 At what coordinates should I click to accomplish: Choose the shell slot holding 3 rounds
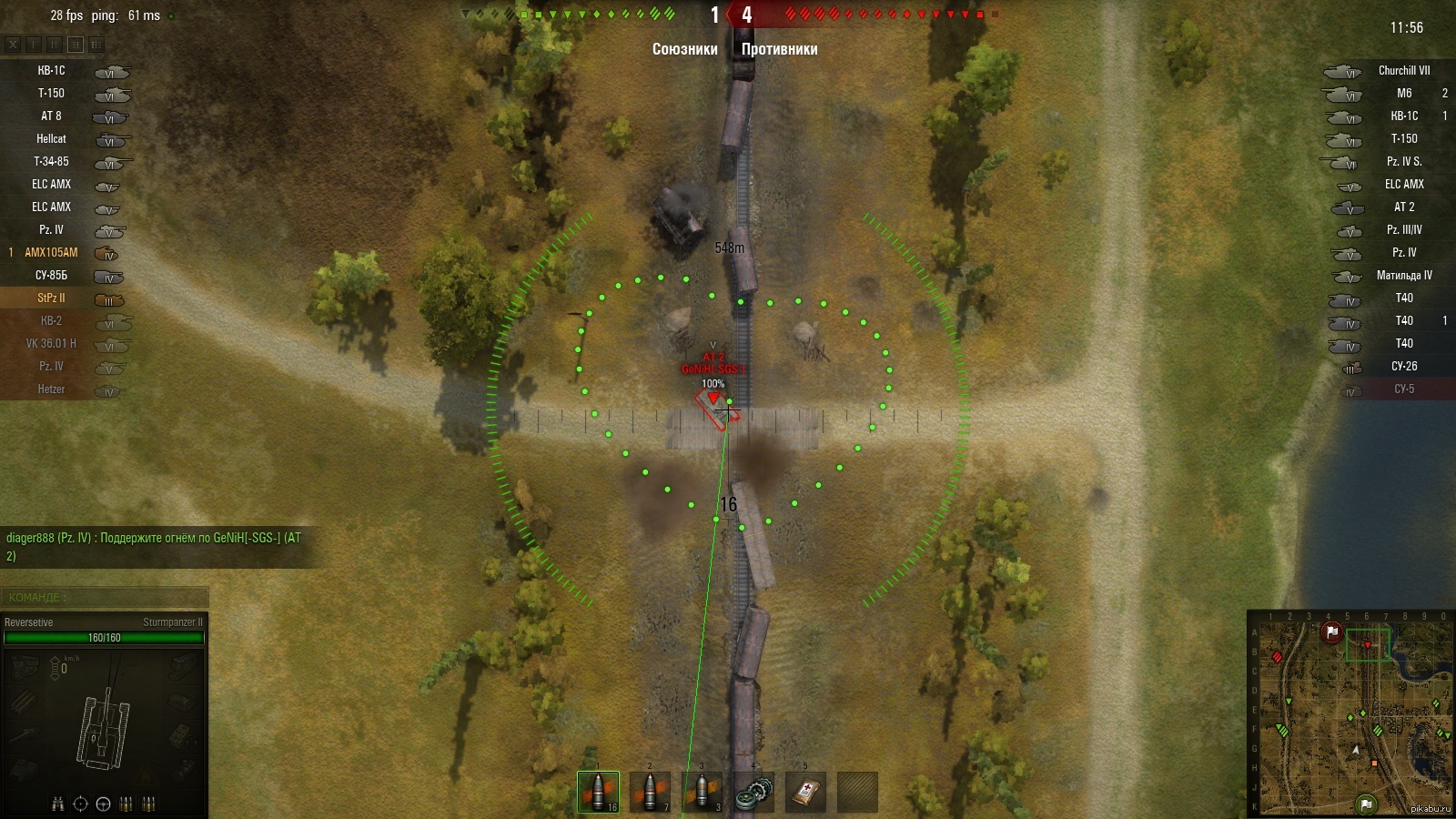702,791
